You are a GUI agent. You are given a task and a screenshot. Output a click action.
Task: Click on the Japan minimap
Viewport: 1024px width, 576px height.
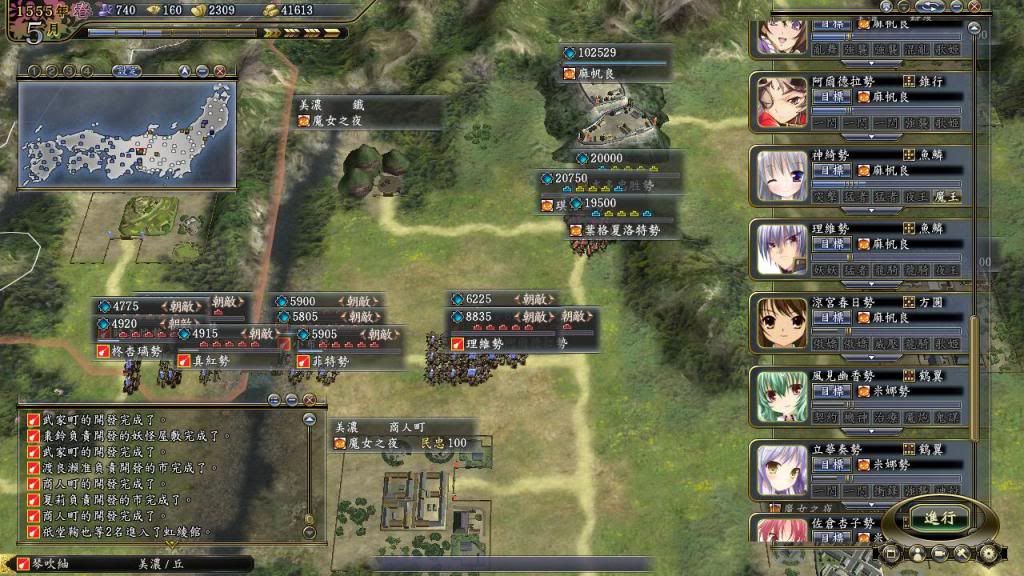point(126,133)
